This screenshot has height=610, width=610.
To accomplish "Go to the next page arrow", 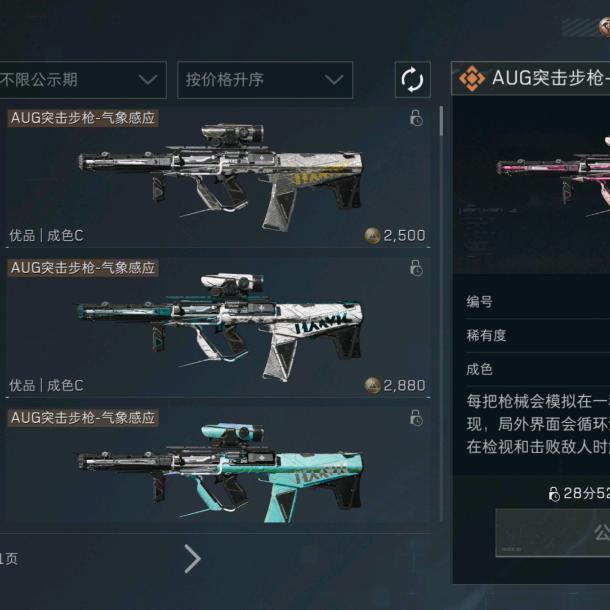I will click(193, 559).
